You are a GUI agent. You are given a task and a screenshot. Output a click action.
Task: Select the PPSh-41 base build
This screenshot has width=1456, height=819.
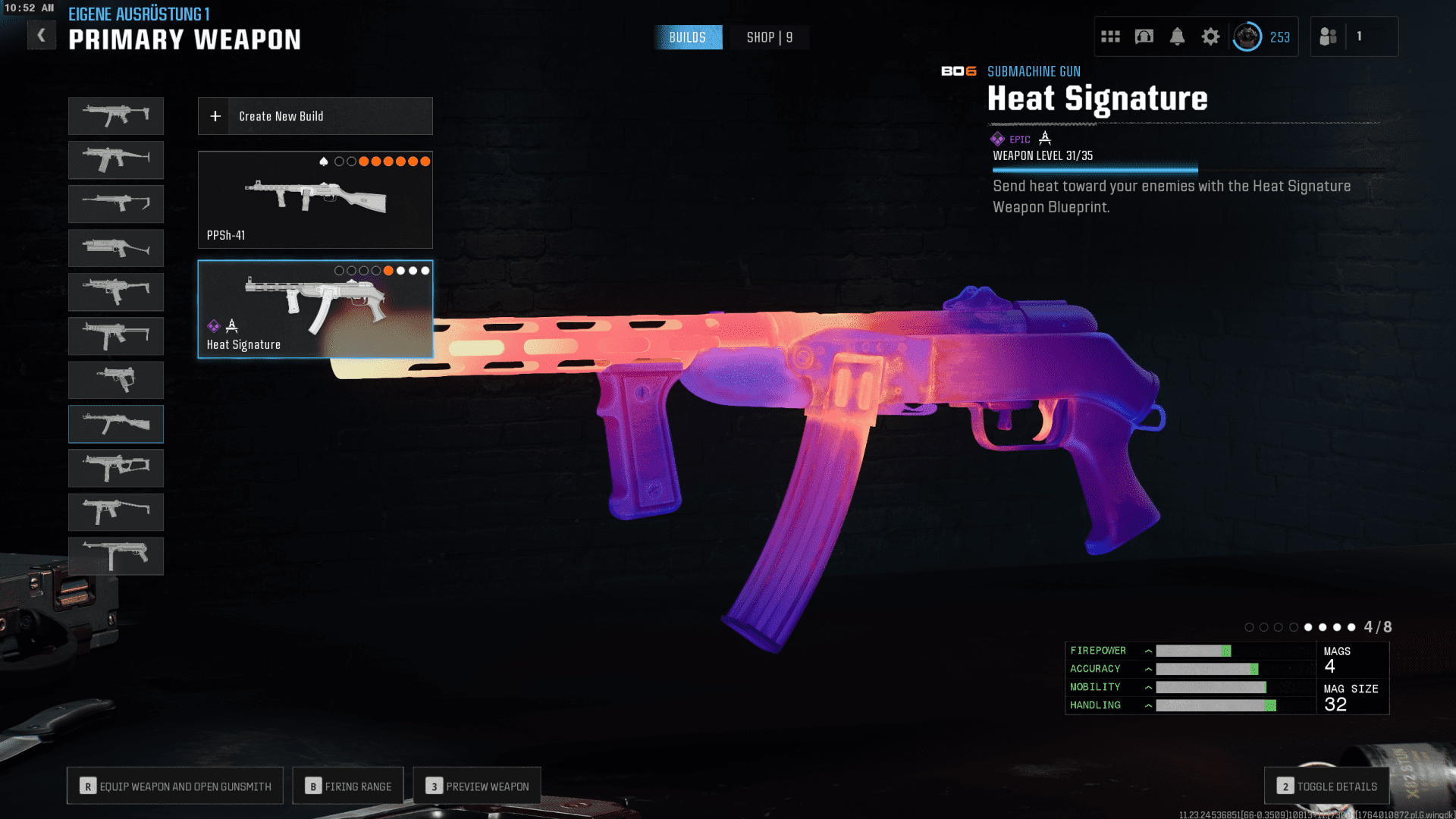click(x=315, y=199)
